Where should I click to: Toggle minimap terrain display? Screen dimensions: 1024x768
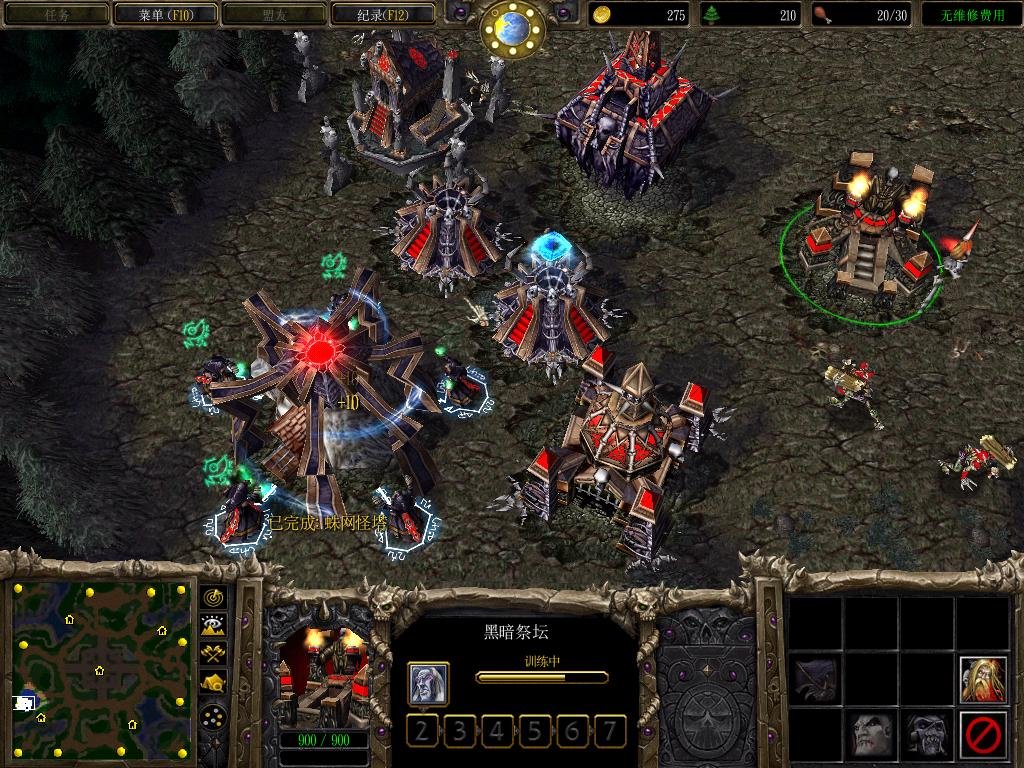pyautogui.click(x=214, y=626)
